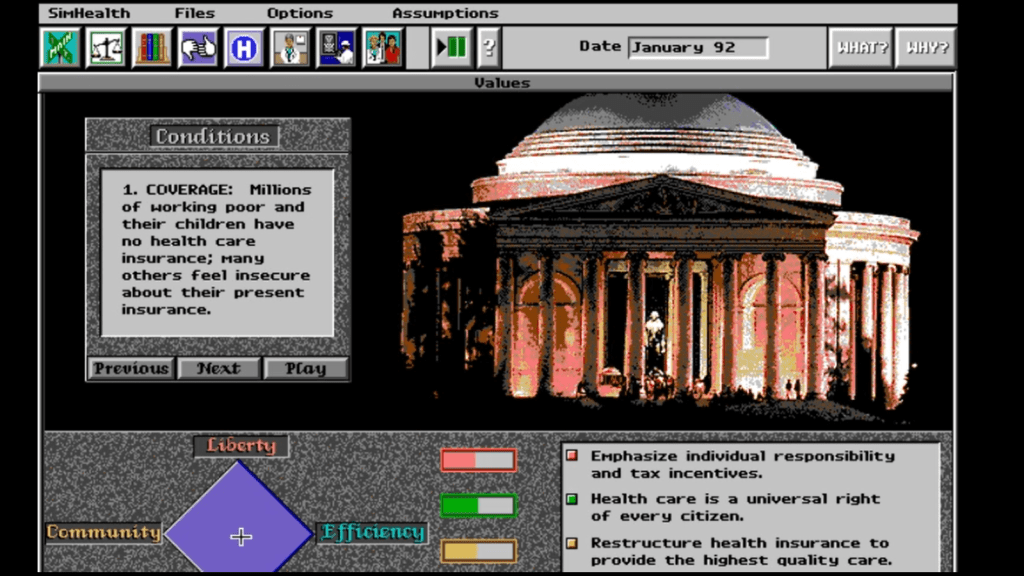Screen dimensions: 1024x576
Task: Click the thumbs up/down toolbar icon
Action: 198,48
